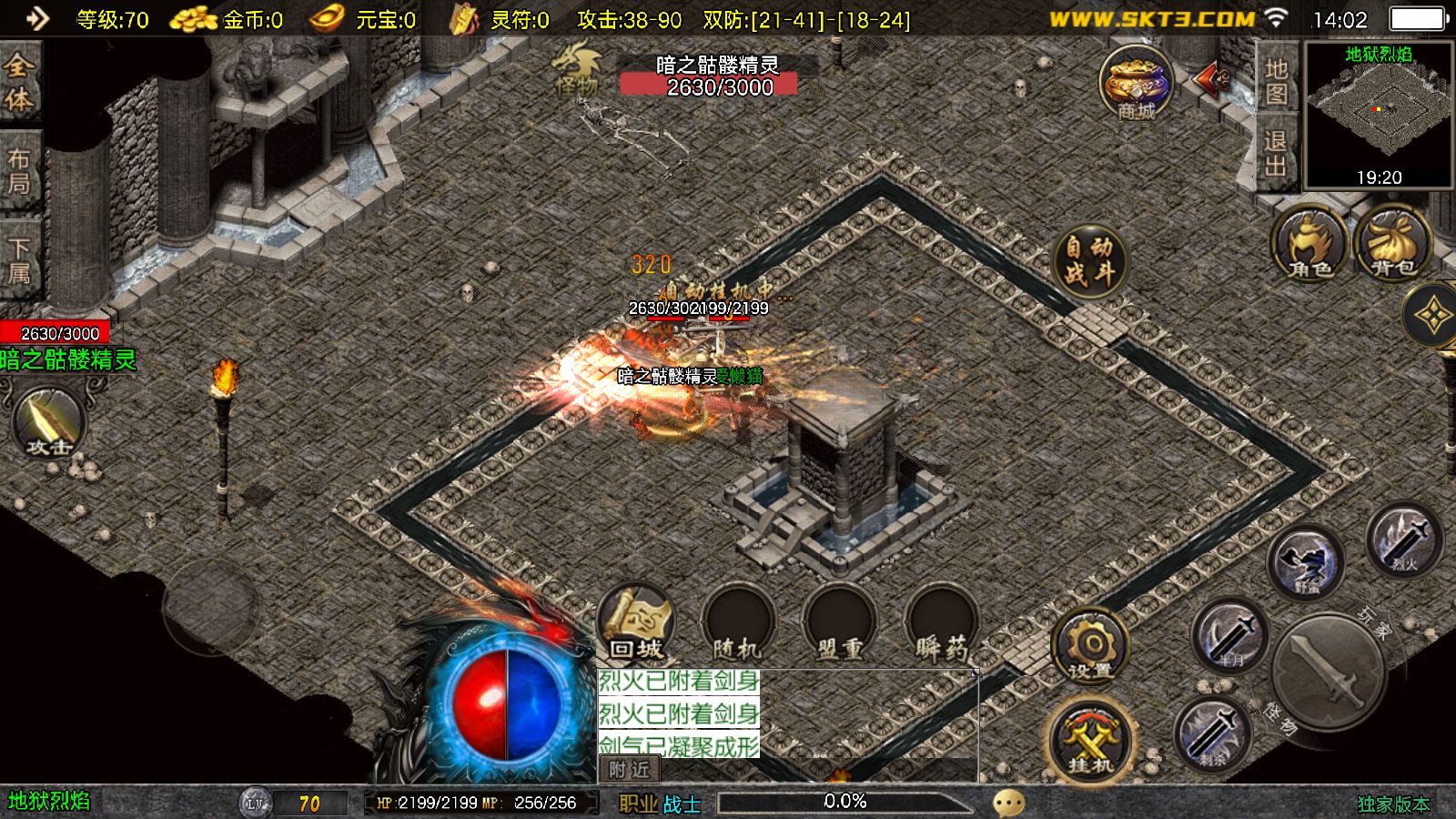Image resolution: width=1456 pixels, height=819 pixels.
Task: Hit the large sword basic attack button
Action: [x=1327, y=672]
